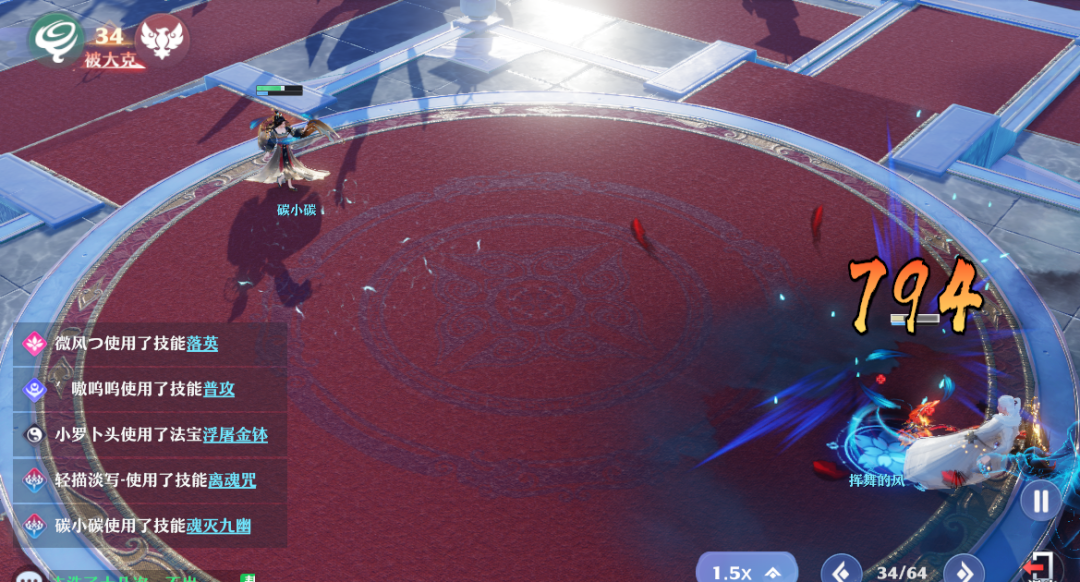The height and width of the screenshot is (582, 1080).
Task: Select the green swirl team emblem
Action: 55,38
